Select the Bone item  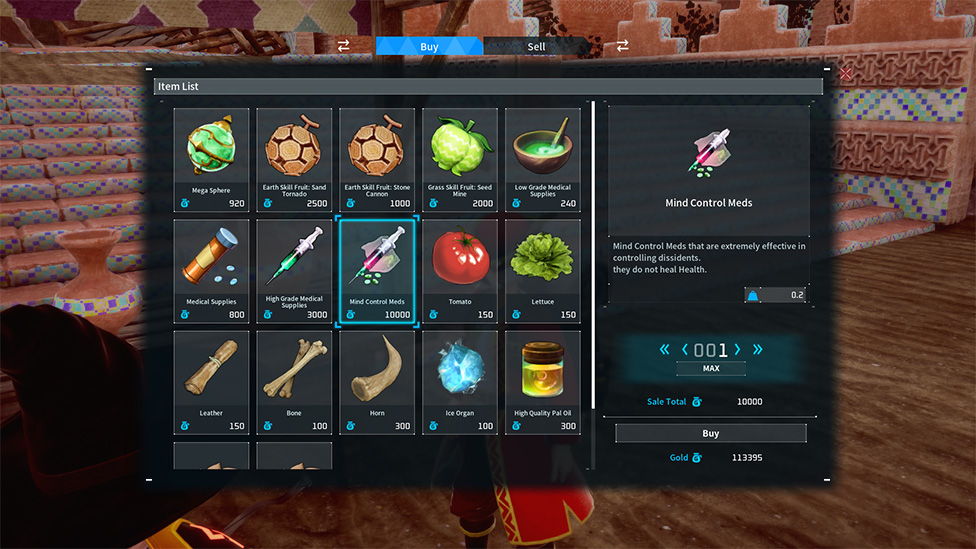[294, 383]
